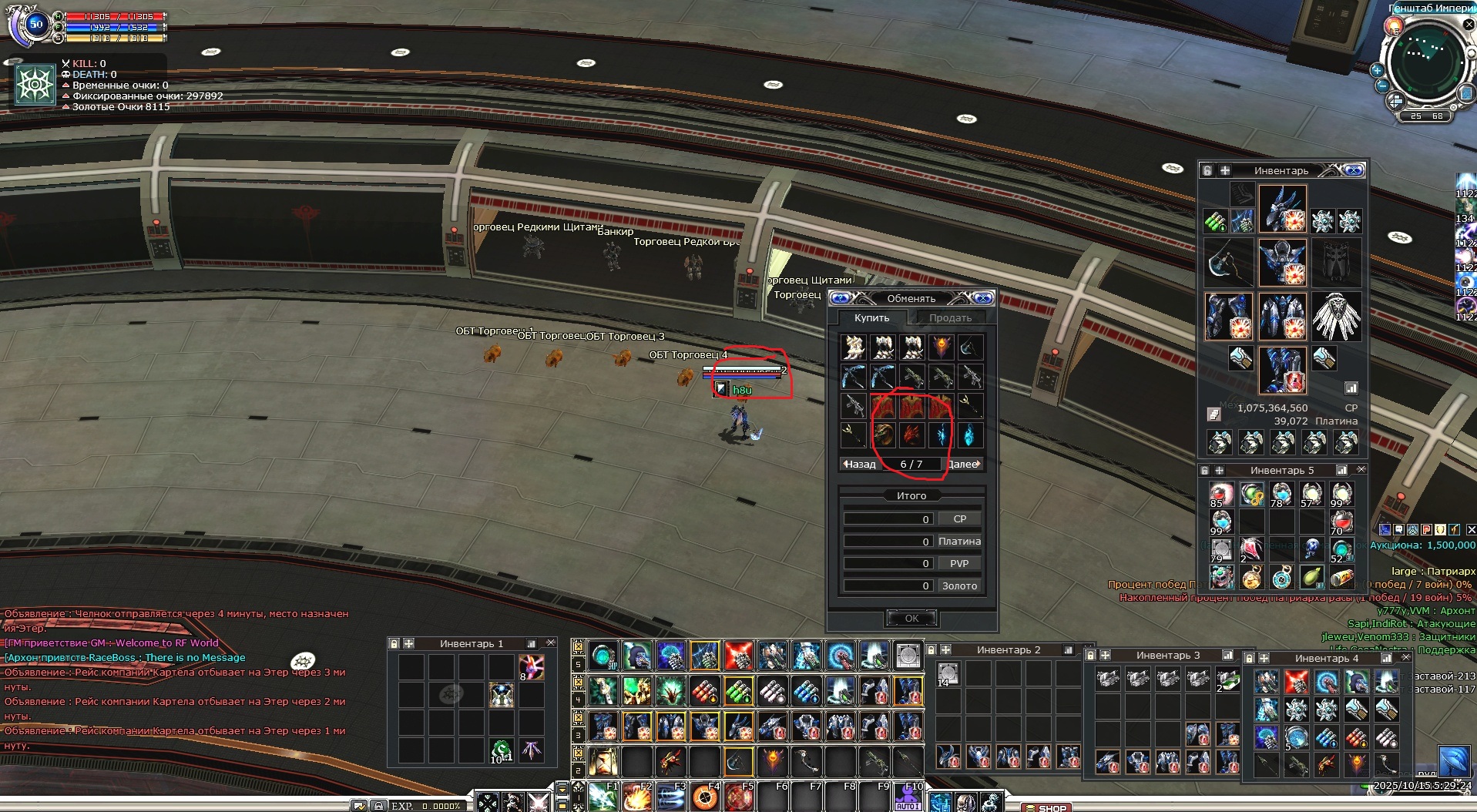The image size is (1477, 812).
Task: Confirm the exchange with the OK button
Action: (911, 618)
